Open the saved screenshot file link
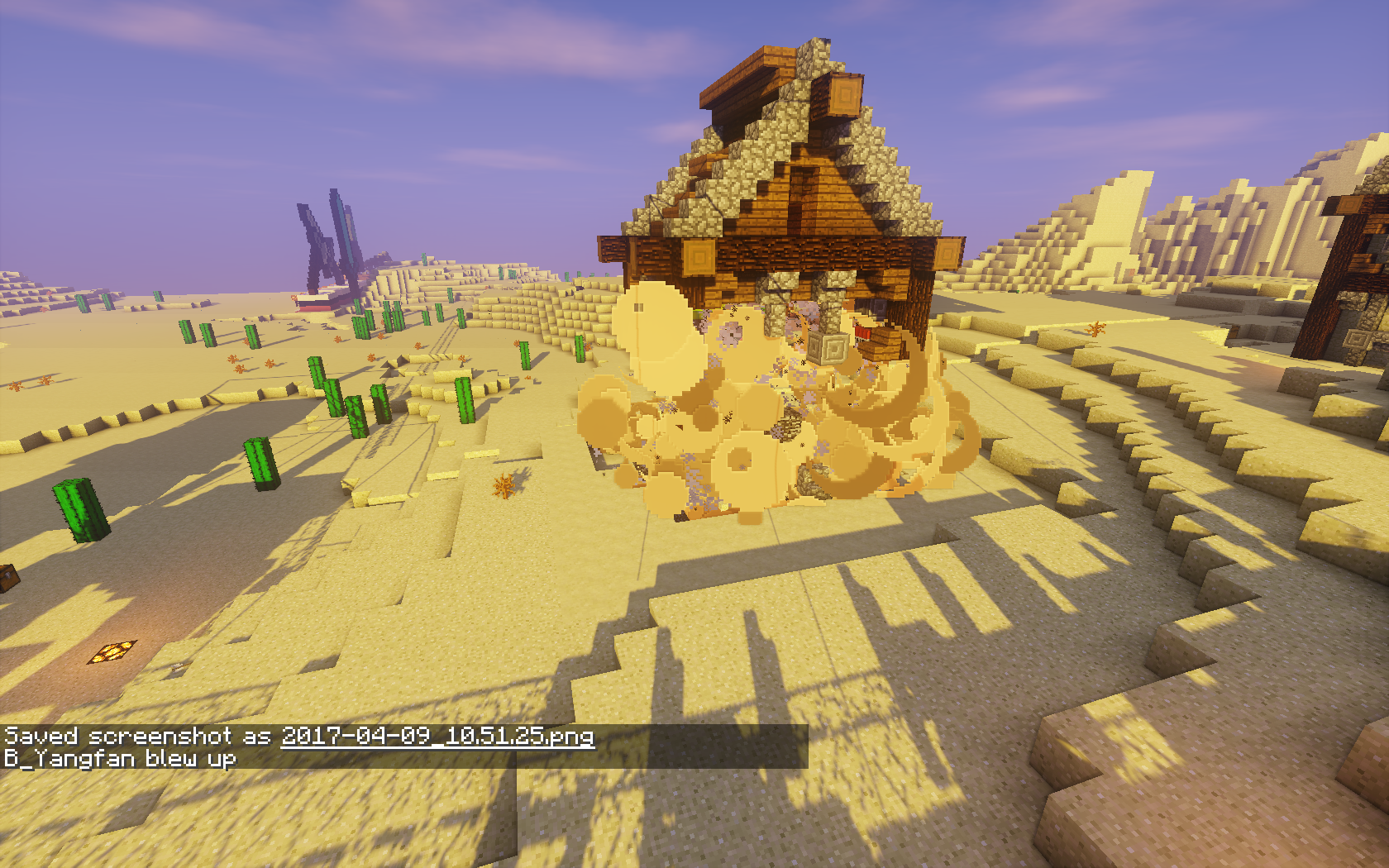This screenshot has width=1389, height=868. [437, 736]
